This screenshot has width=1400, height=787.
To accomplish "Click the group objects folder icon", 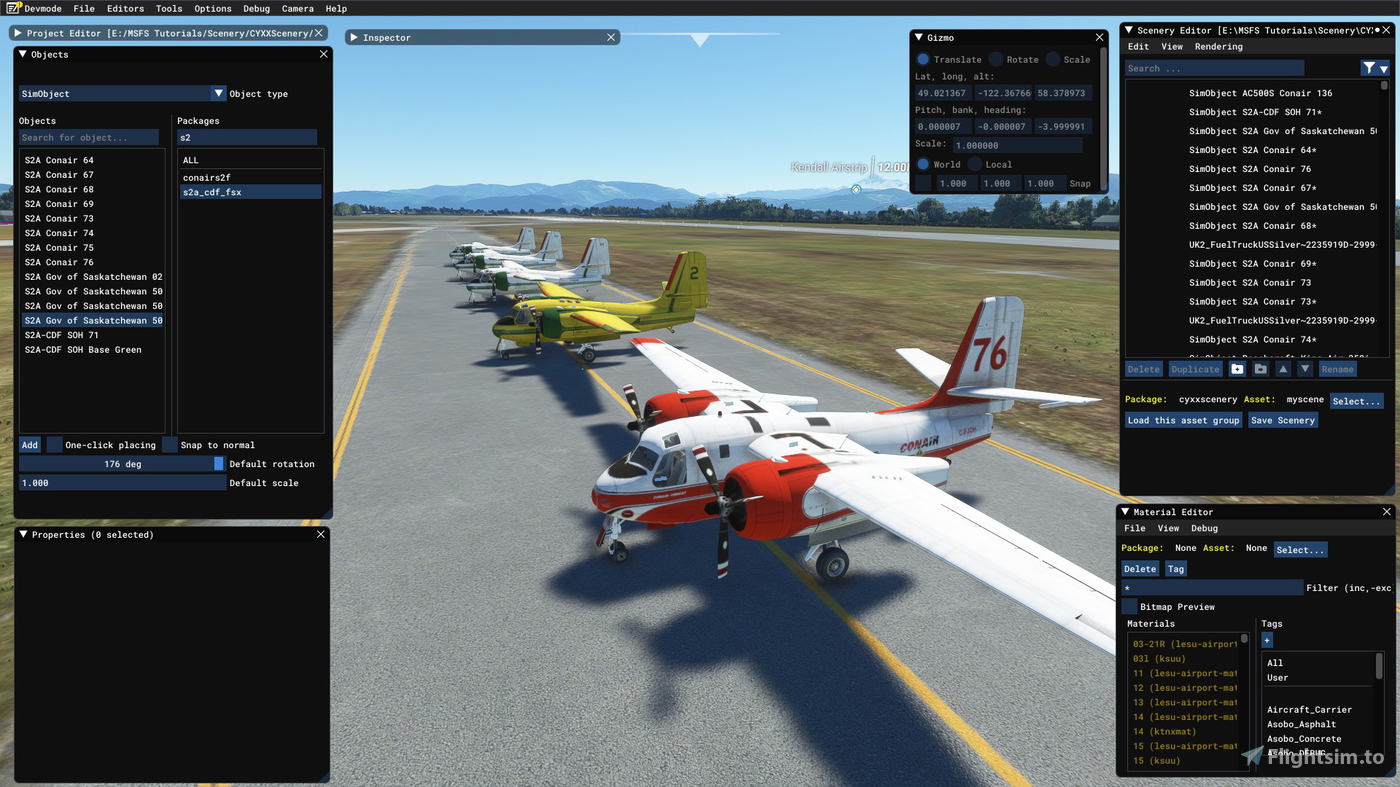I will pyautogui.click(x=1260, y=368).
